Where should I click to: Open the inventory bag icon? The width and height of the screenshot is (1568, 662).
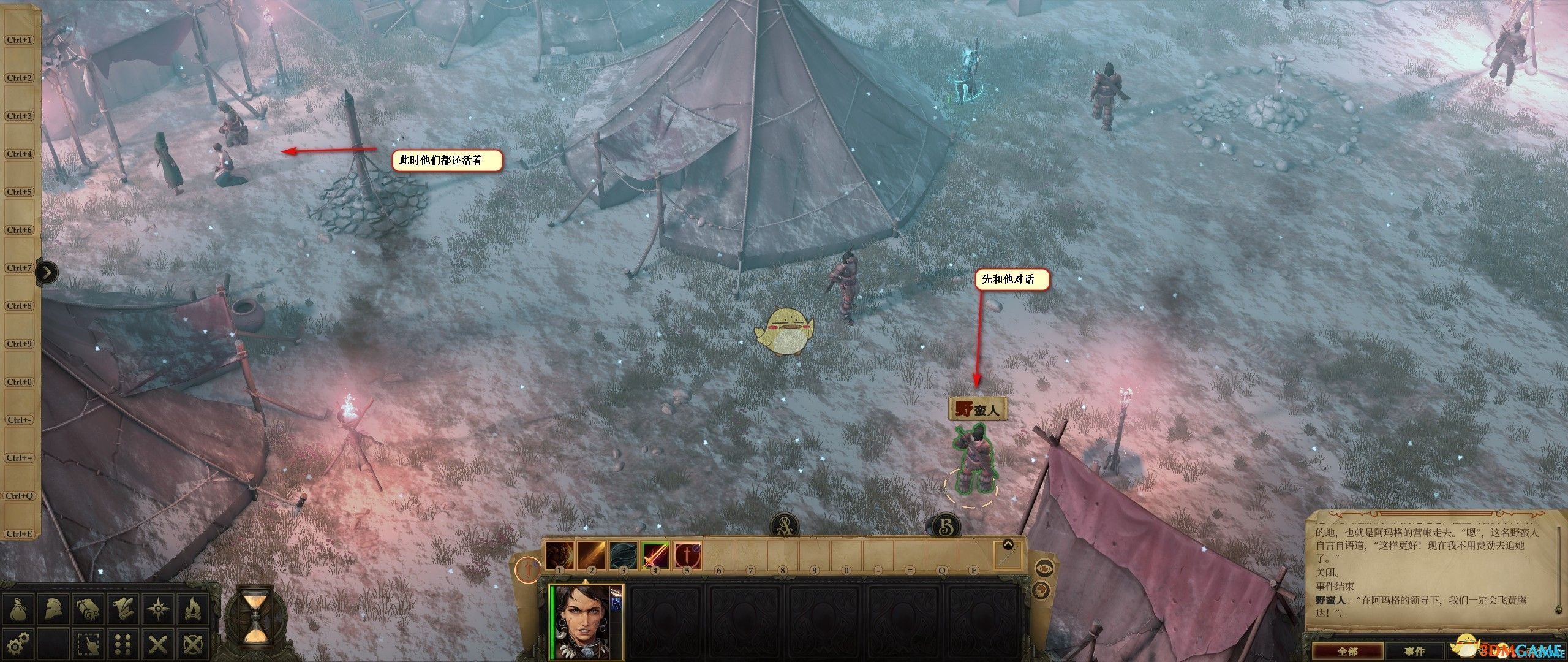(x=19, y=609)
